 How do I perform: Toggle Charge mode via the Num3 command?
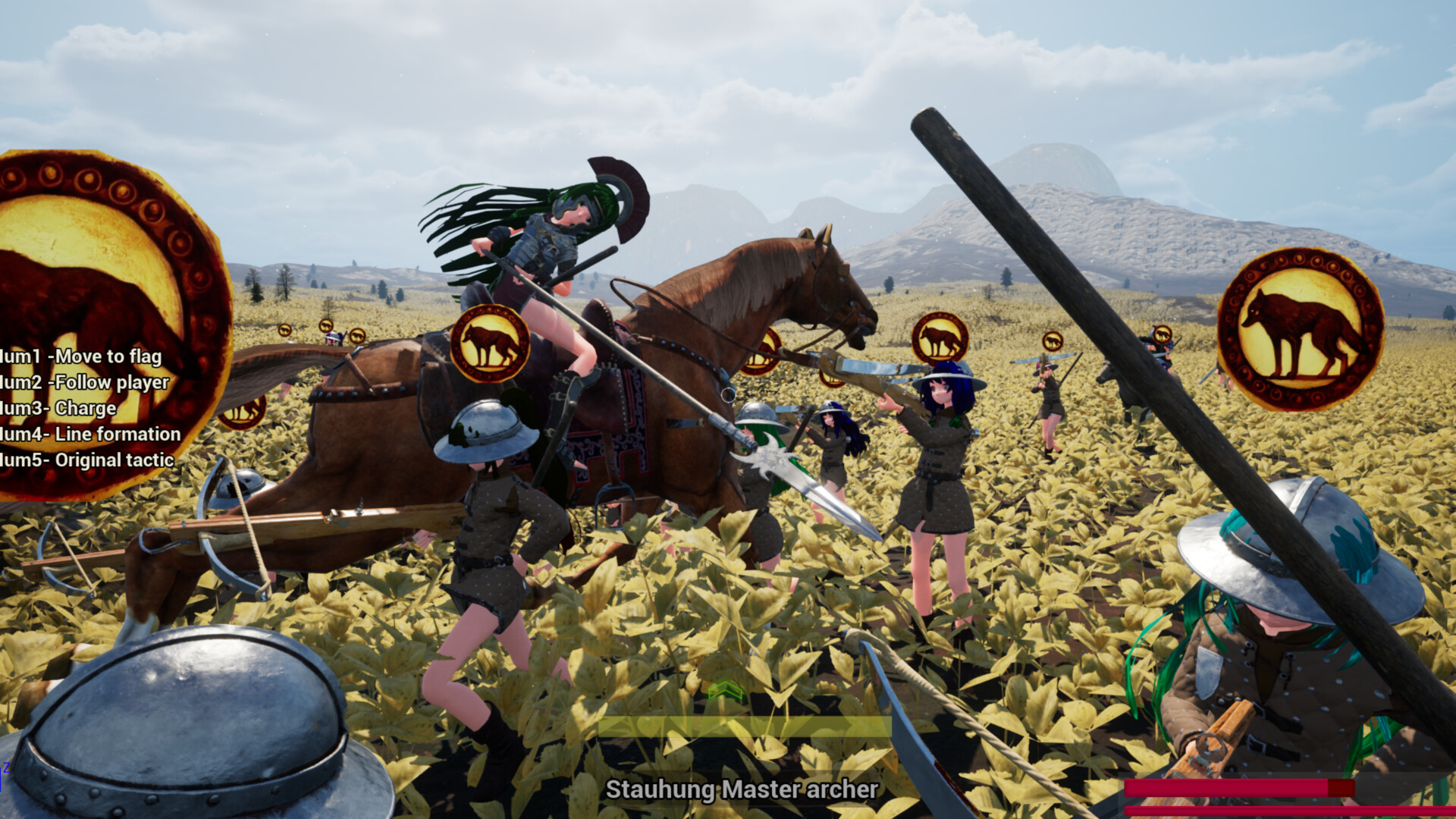tap(57, 407)
